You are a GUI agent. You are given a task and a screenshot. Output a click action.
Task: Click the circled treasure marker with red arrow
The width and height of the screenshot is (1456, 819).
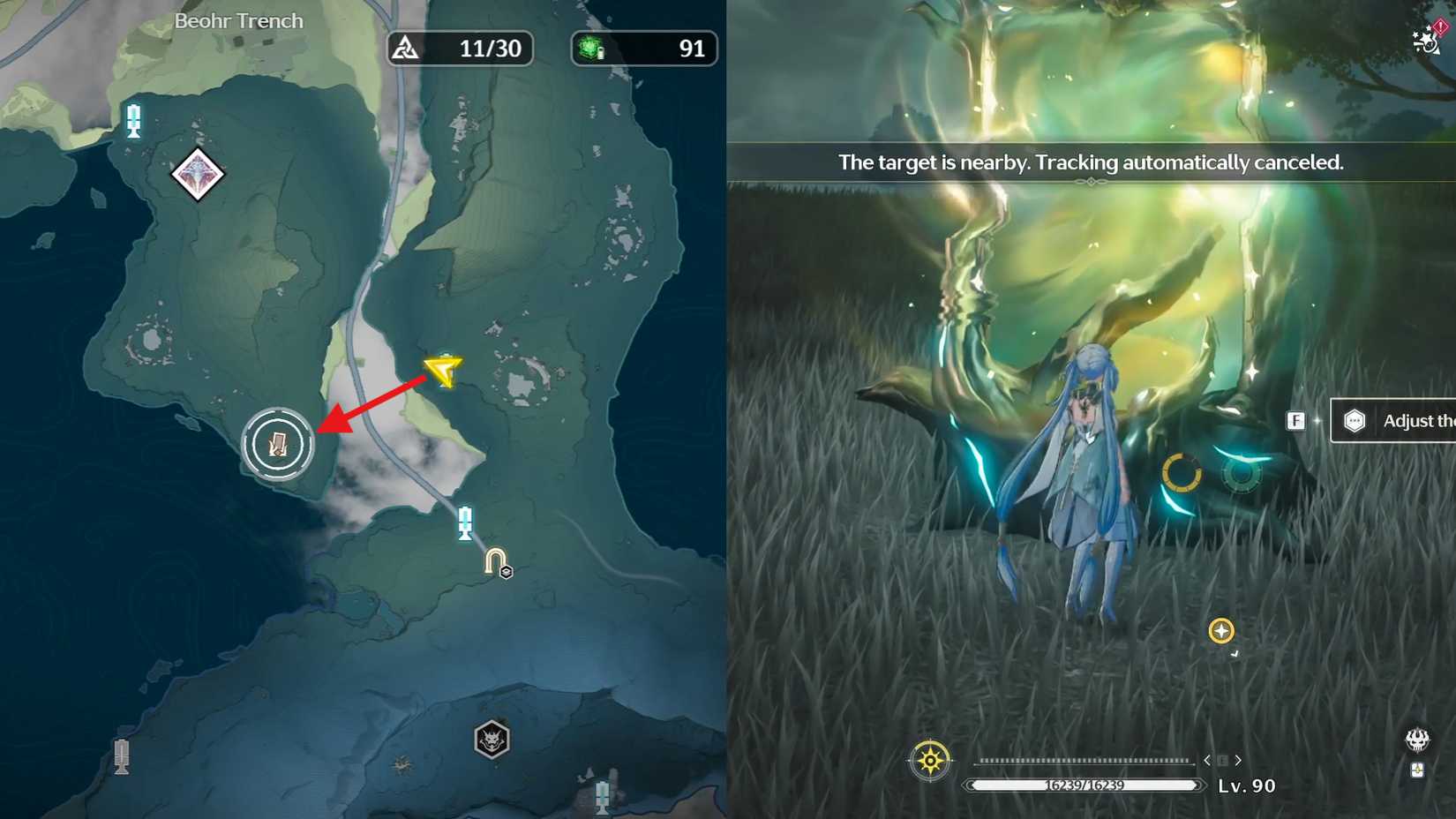pyautogui.click(x=277, y=445)
